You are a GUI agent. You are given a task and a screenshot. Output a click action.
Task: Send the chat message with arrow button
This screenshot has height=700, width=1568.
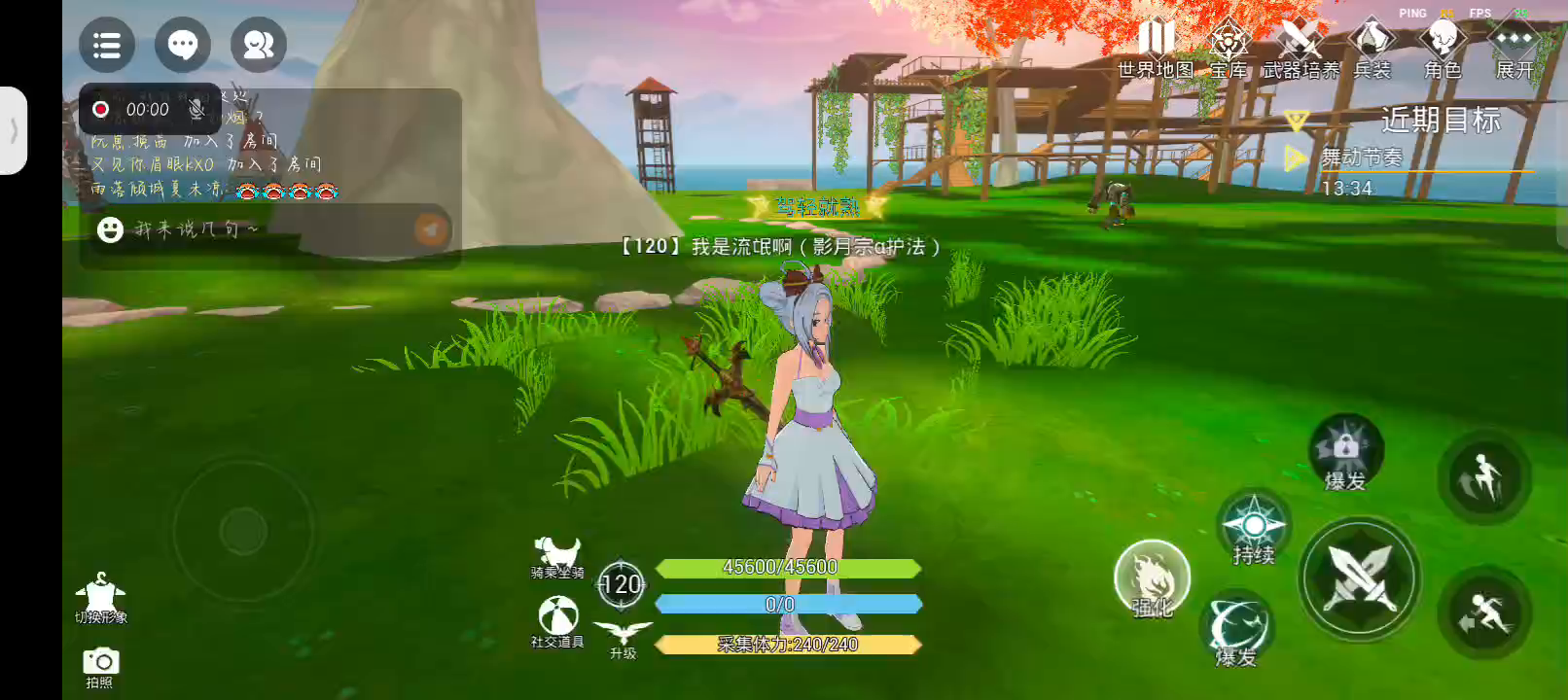(431, 229)
